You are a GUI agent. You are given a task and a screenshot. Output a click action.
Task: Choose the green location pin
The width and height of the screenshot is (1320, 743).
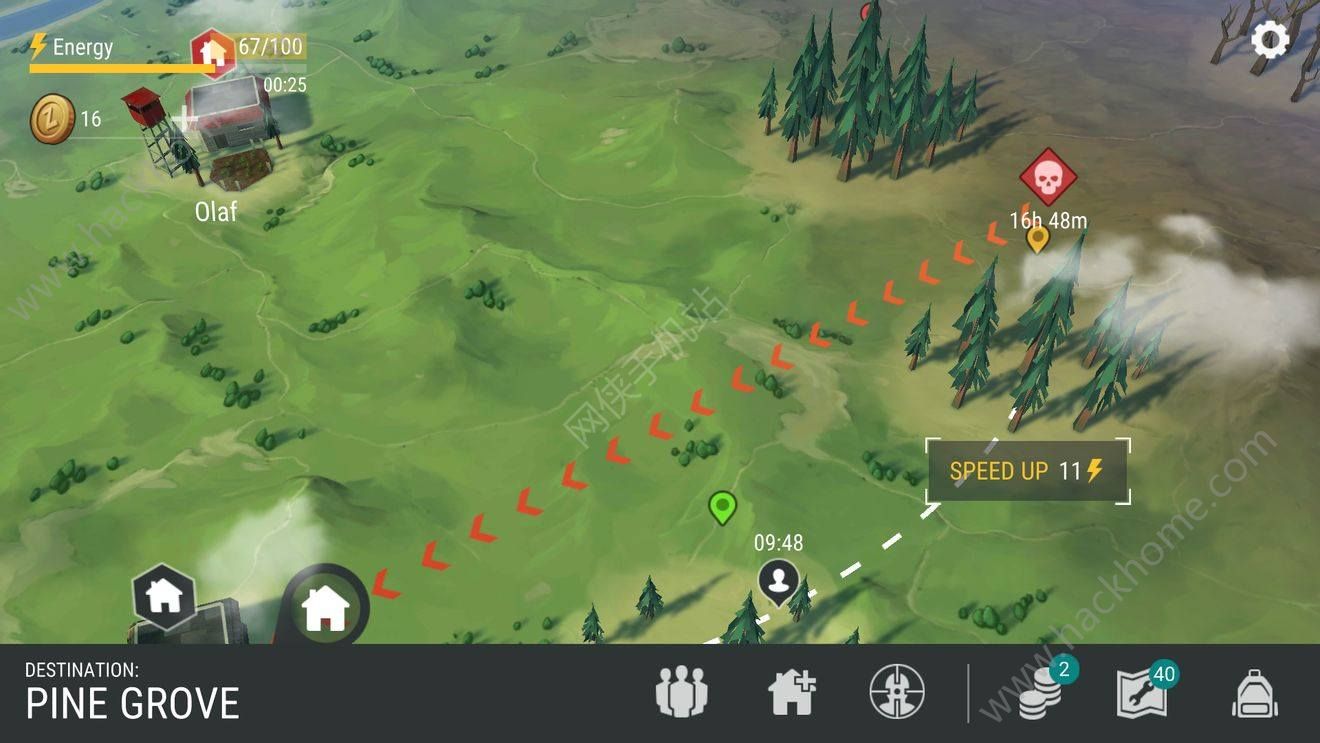(x=722, y=507)
